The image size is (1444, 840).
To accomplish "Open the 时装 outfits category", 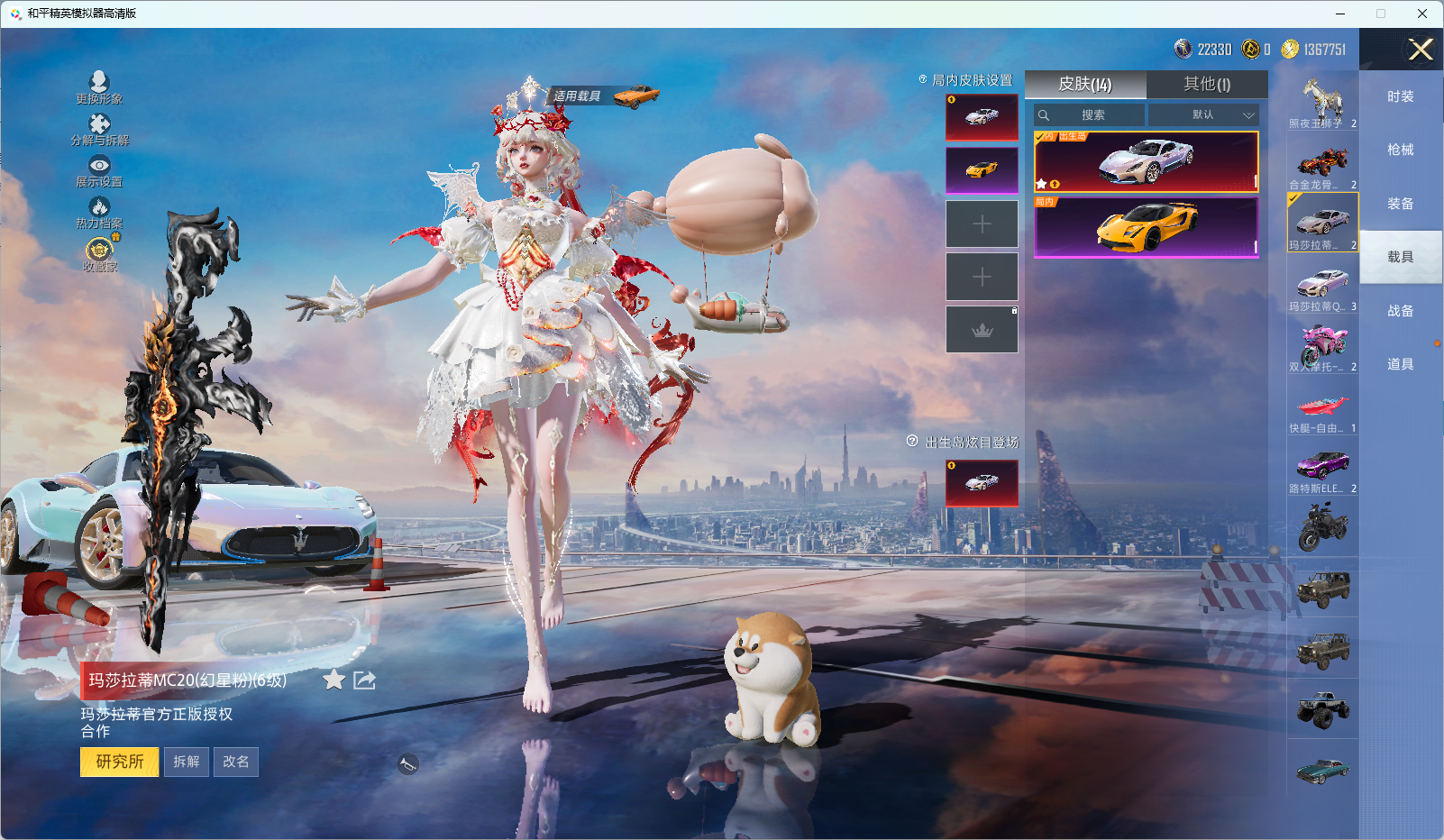I will coord(1401,96).
